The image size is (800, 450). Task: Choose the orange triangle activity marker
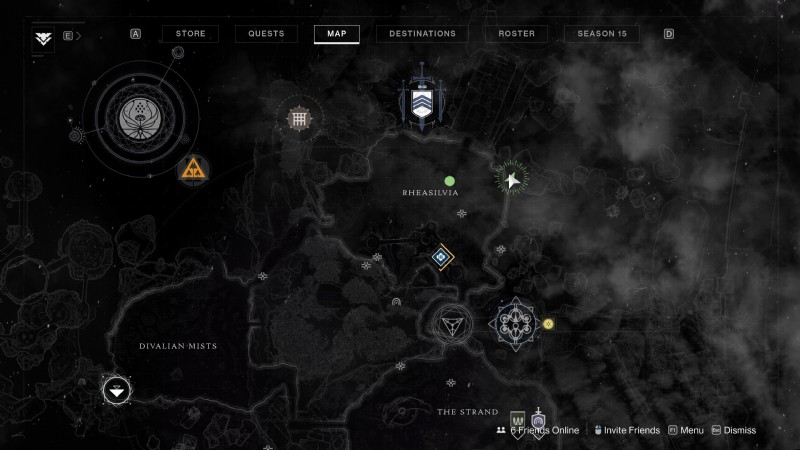[x=192, y=168]
